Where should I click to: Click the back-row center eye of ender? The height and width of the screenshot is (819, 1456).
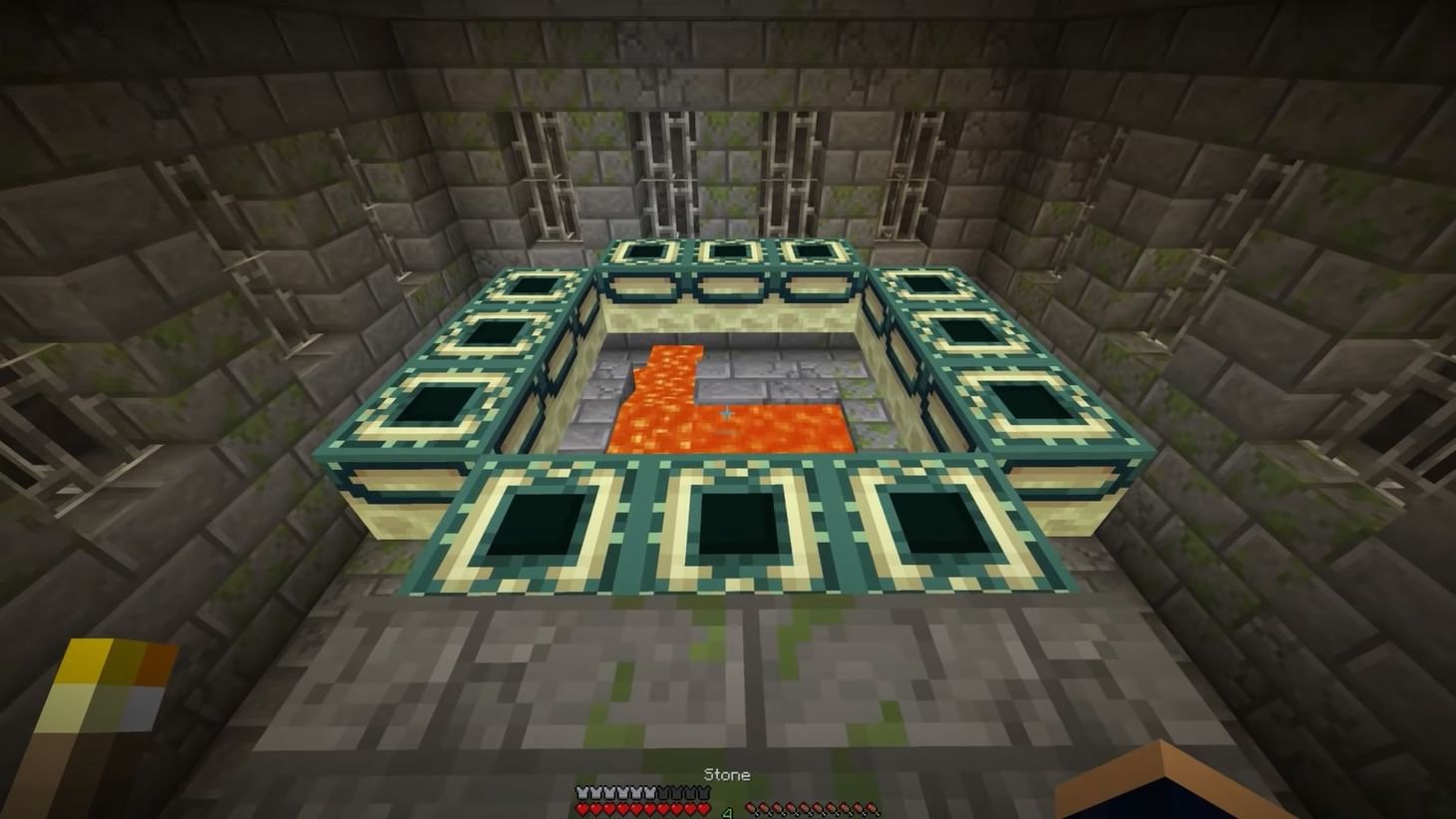[x=728, y=249]
